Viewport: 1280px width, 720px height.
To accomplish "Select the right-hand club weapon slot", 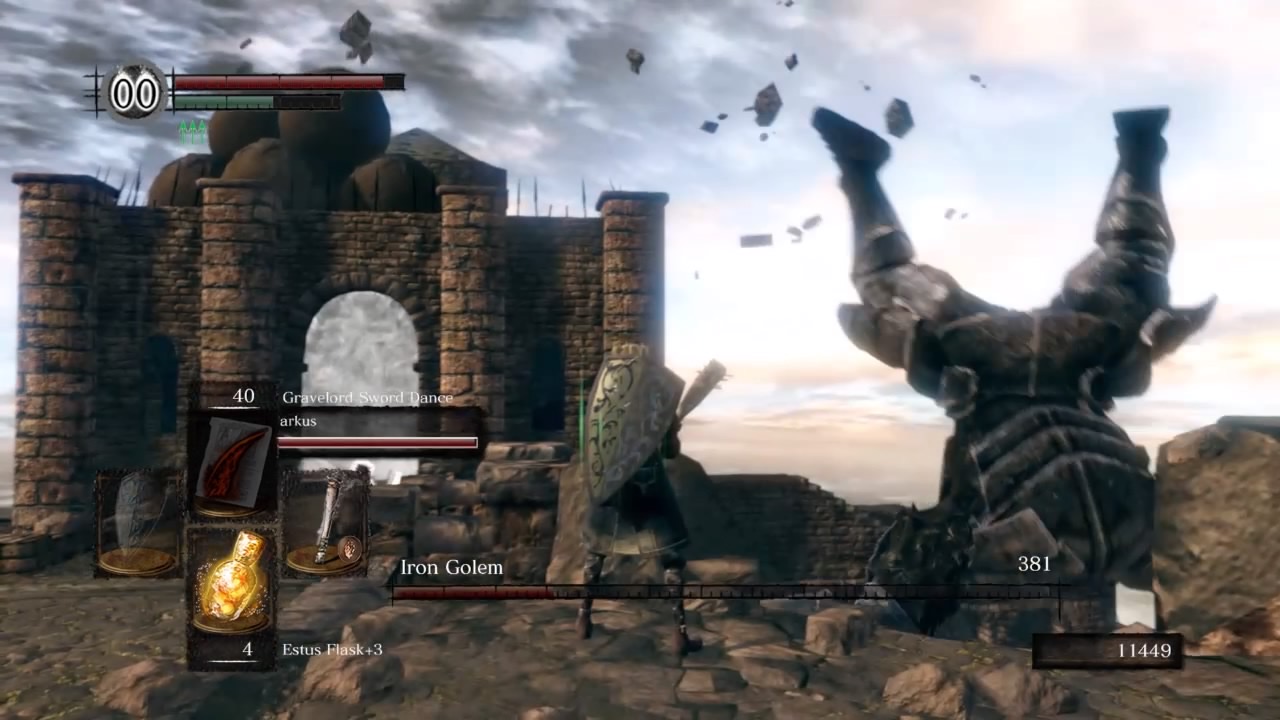I will (x=326, y=522).
